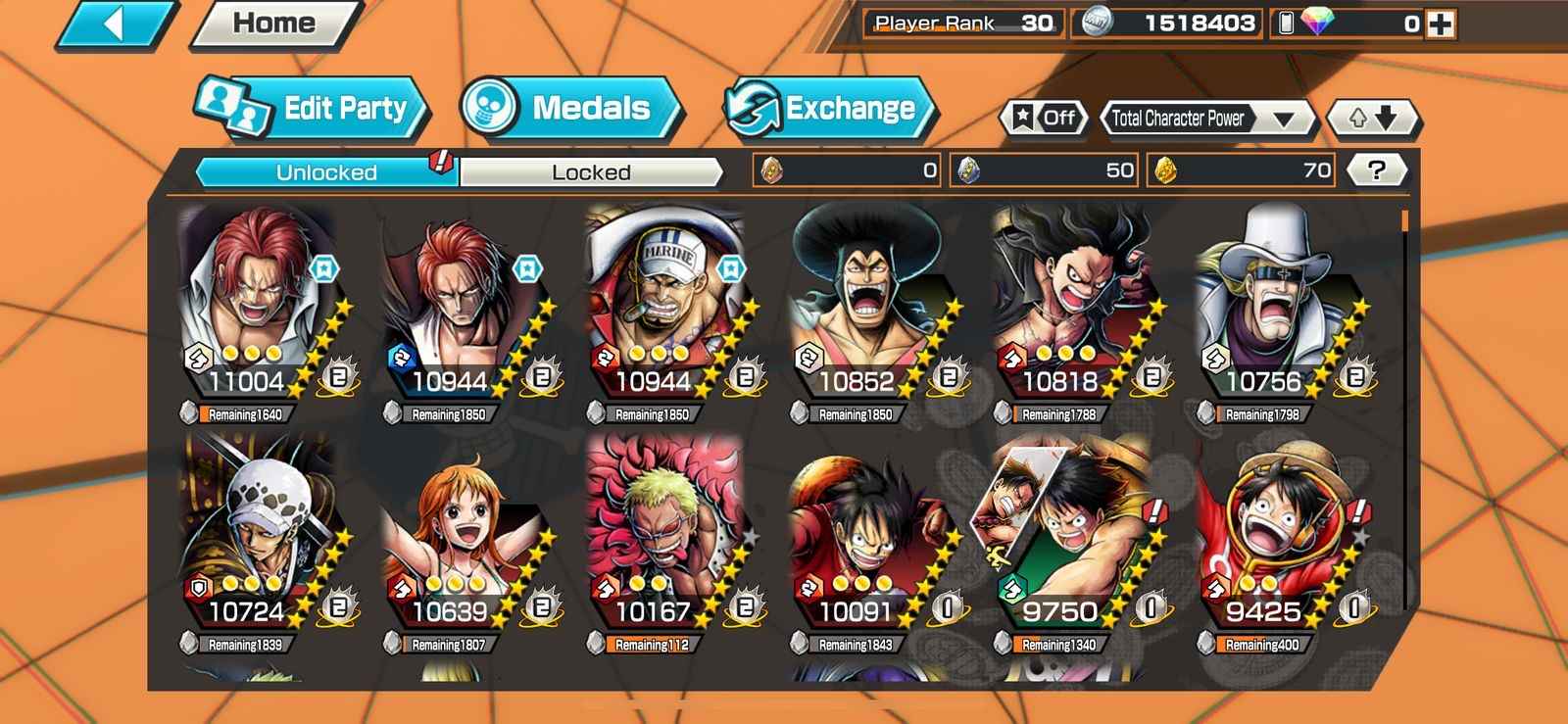
Task: Select the character with 10852 power
Action: point(867,304)
